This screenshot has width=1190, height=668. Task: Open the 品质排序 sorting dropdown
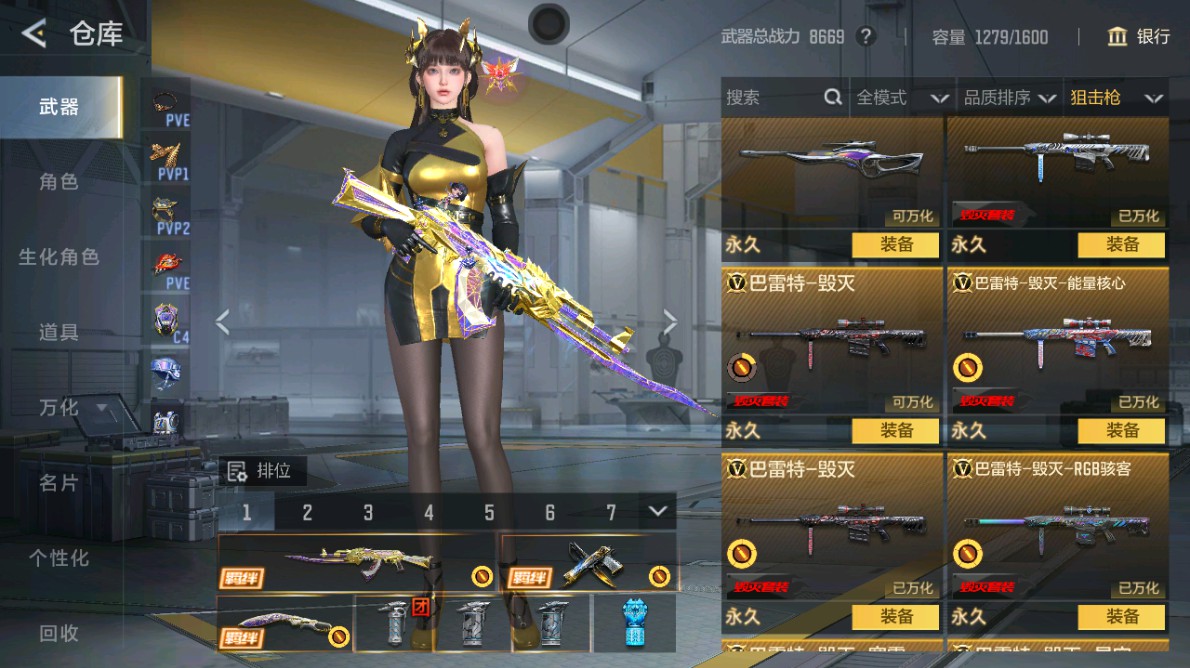pyautogui.click(x=1009, y=97)
